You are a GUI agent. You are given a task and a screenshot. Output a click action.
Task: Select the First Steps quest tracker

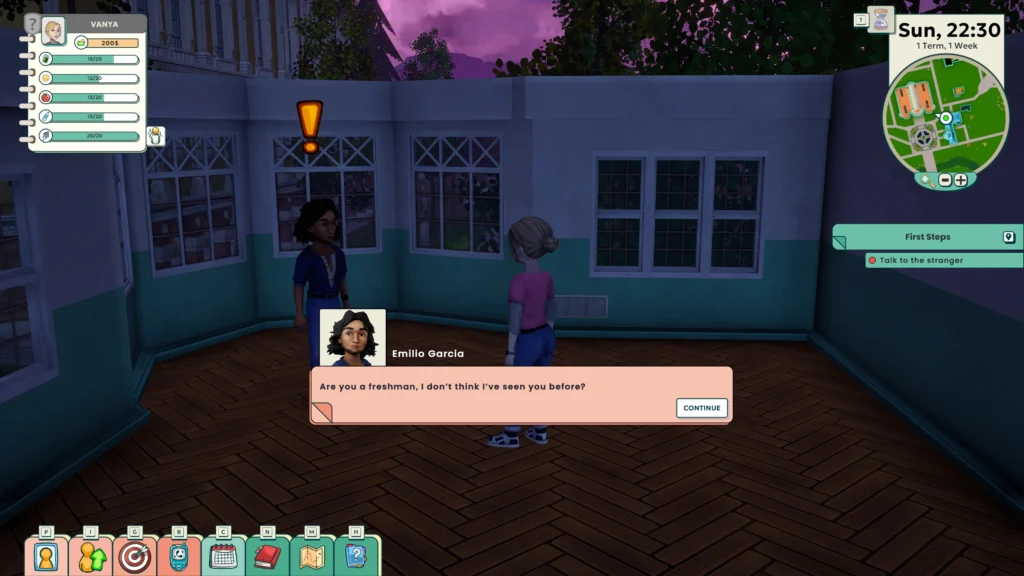pyautogui.click(x=927, y=237)
